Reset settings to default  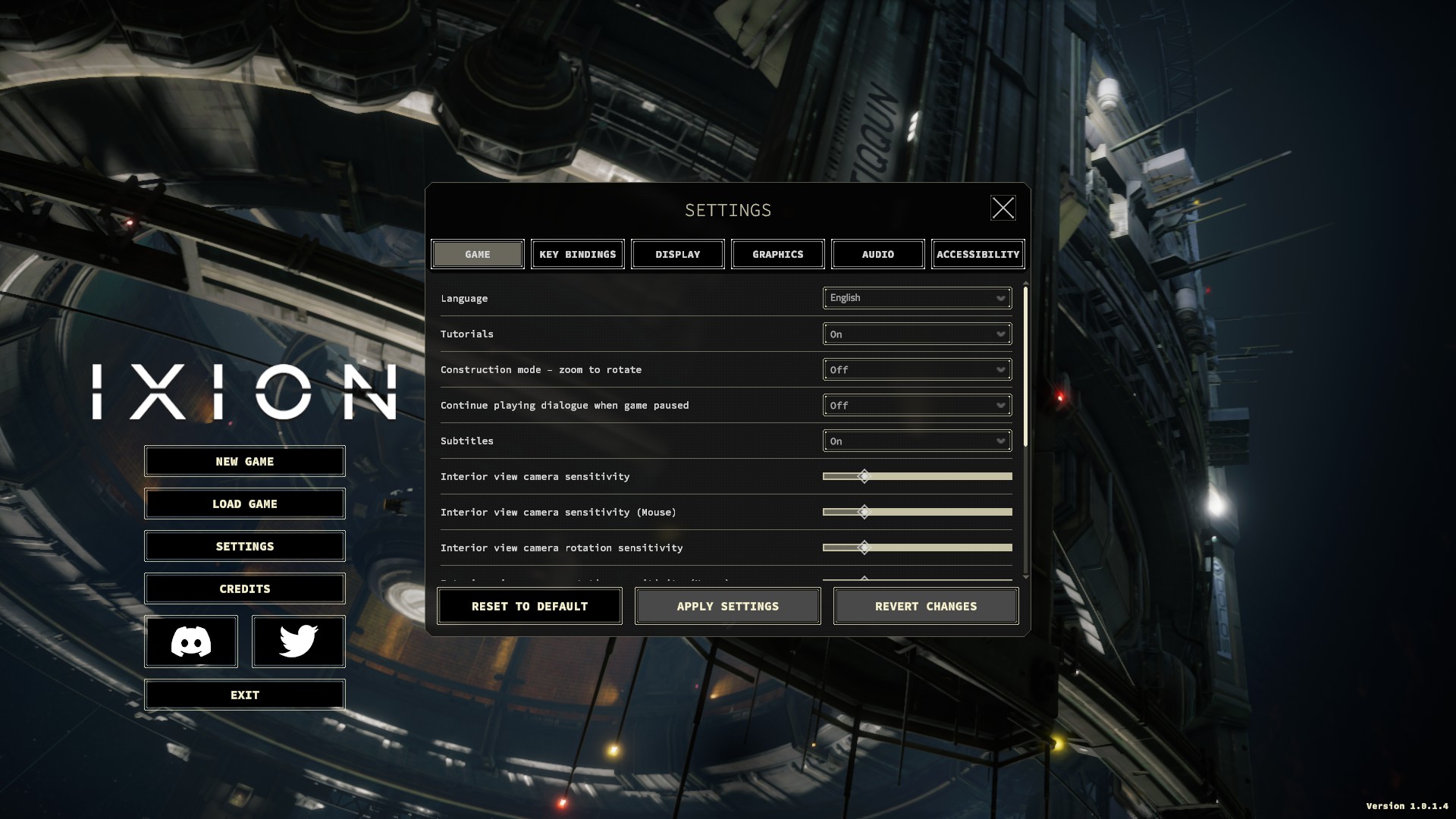(x=529, y=606)
